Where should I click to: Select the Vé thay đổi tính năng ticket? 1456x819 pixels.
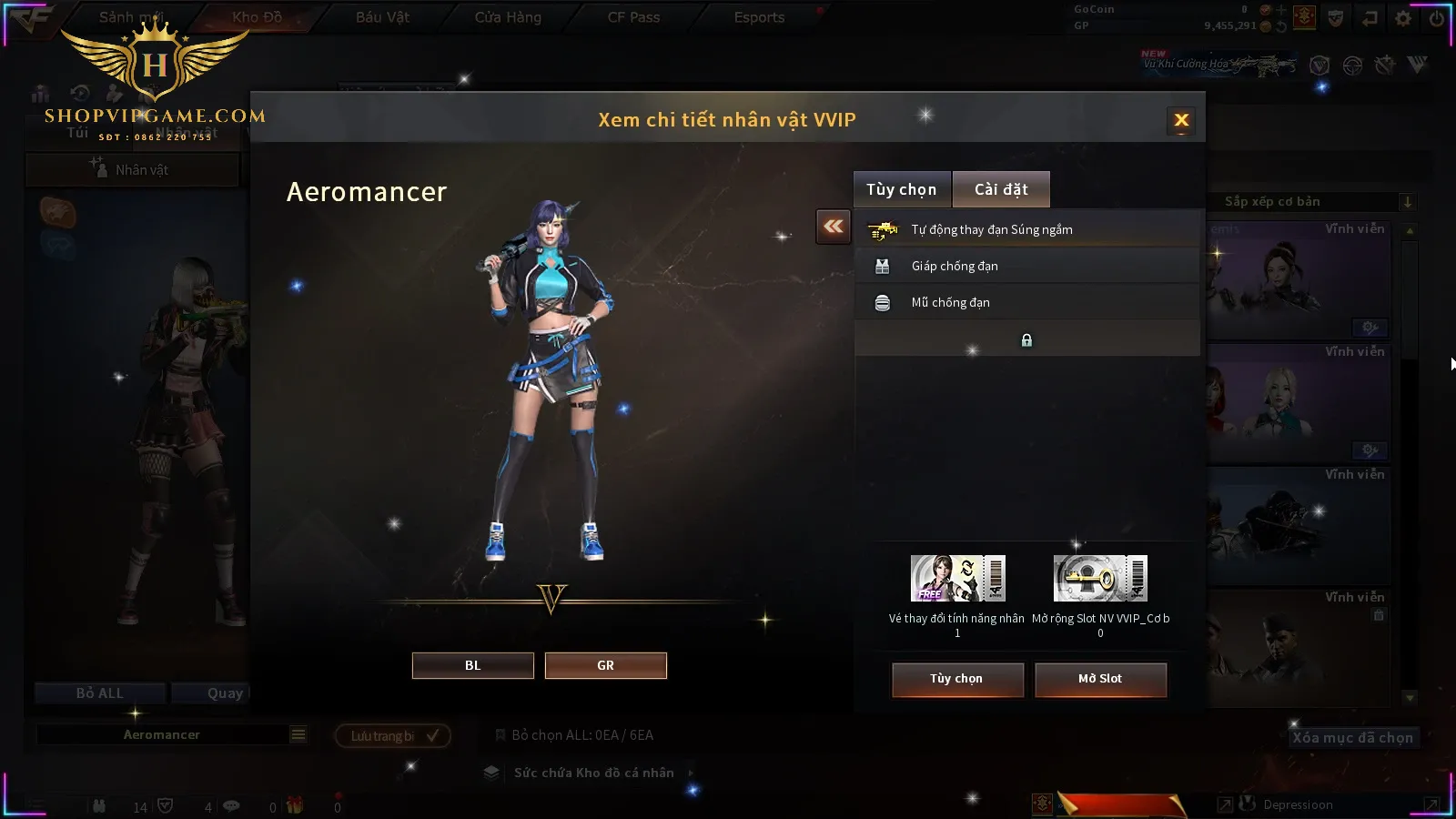957,579
